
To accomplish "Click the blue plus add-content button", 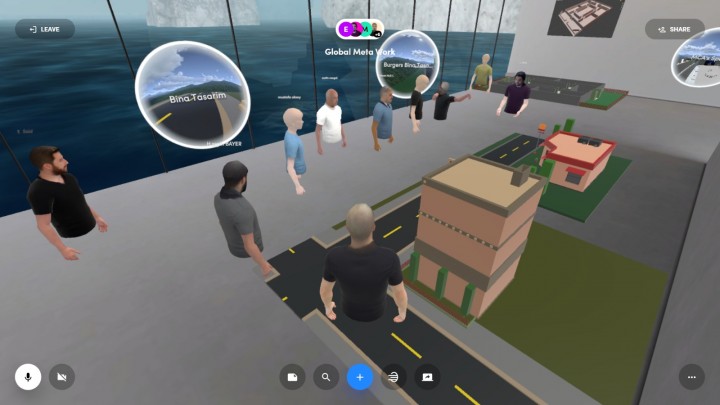I will click(x=360, y=377).
